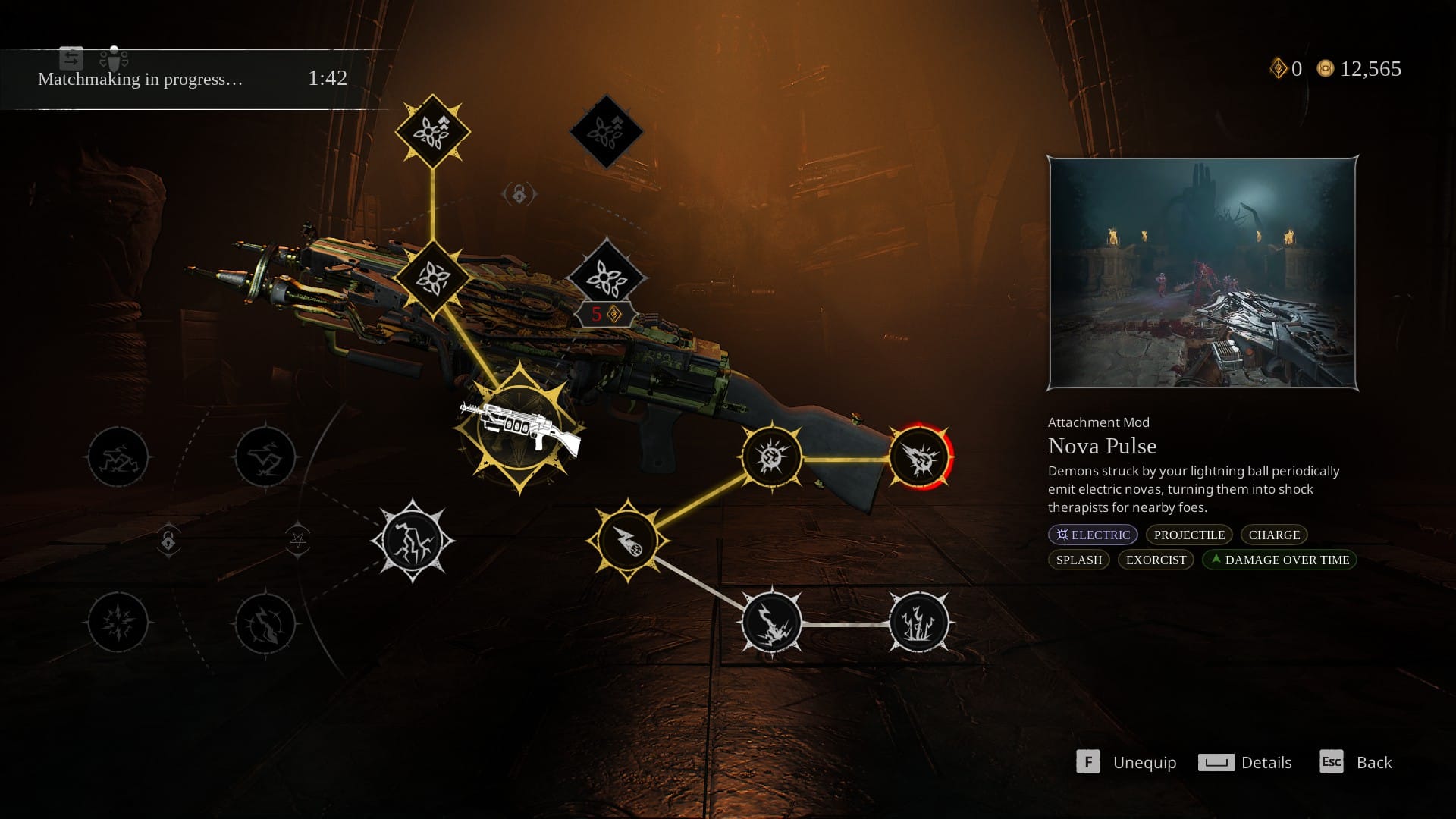Select the gold-framed plain flower diamond node

coord(432,278)
